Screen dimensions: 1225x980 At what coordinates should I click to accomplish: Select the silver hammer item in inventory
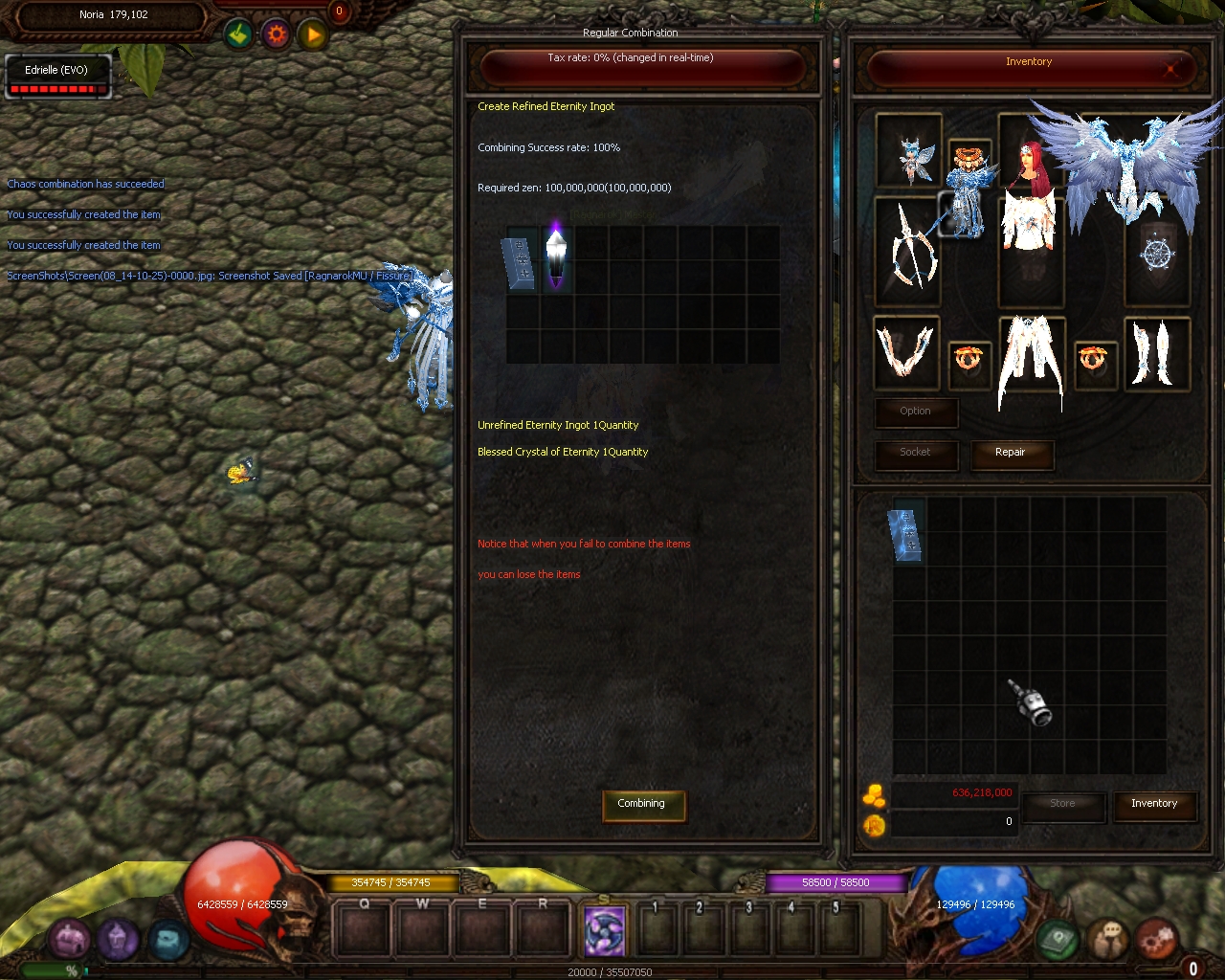pyautogui.click(x=1032, y=703)
